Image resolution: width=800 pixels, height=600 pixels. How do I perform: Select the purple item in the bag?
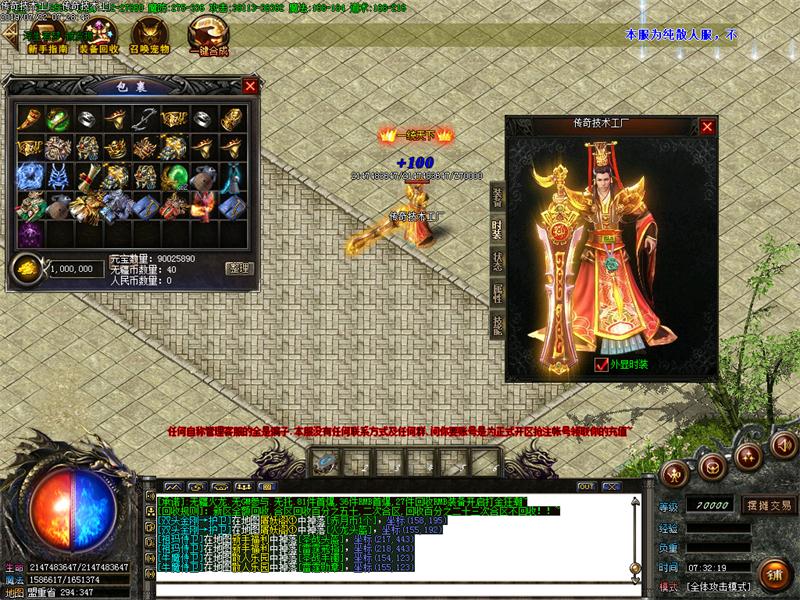pyautogui.click(x=30, y=234)
